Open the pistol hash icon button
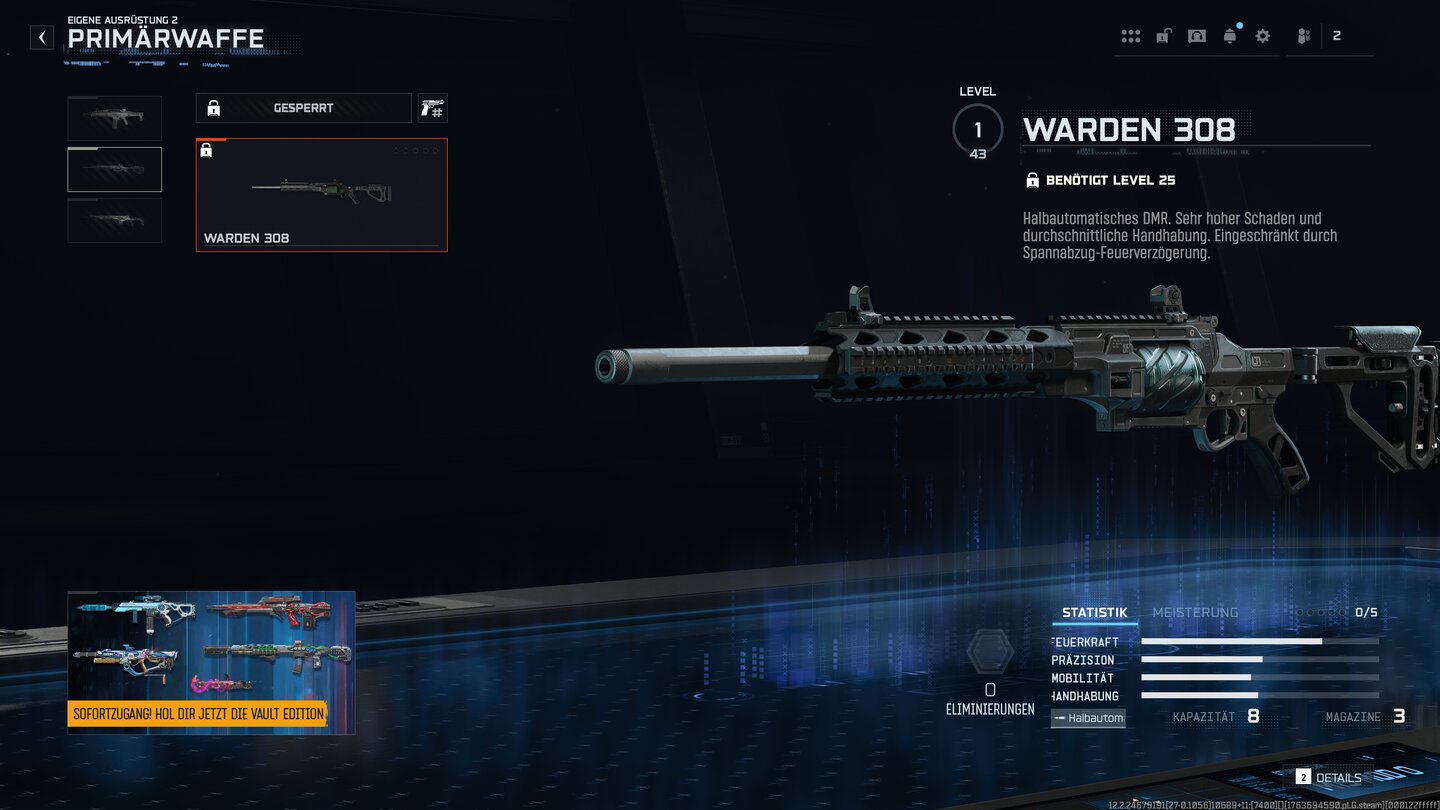This screenshot has width=1440, height=810. [x=432, y=108]
